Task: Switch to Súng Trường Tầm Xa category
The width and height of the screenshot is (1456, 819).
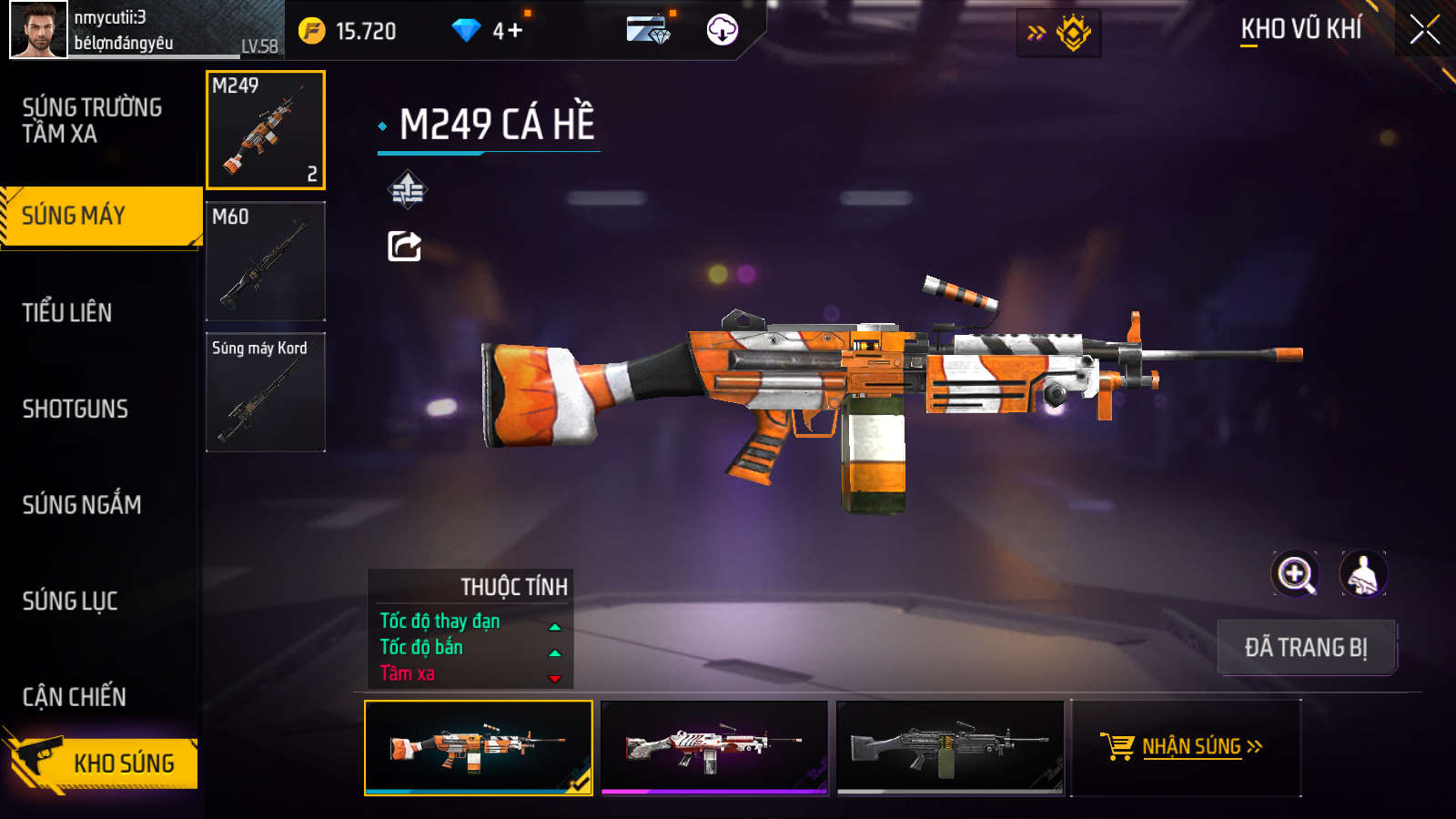Action: coord(92,120)
